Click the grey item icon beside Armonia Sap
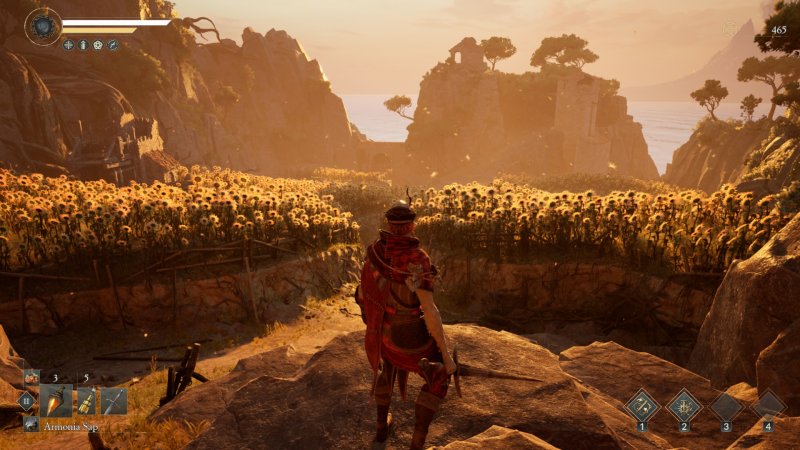The image size is (800, 450). [x=31, y=424]
